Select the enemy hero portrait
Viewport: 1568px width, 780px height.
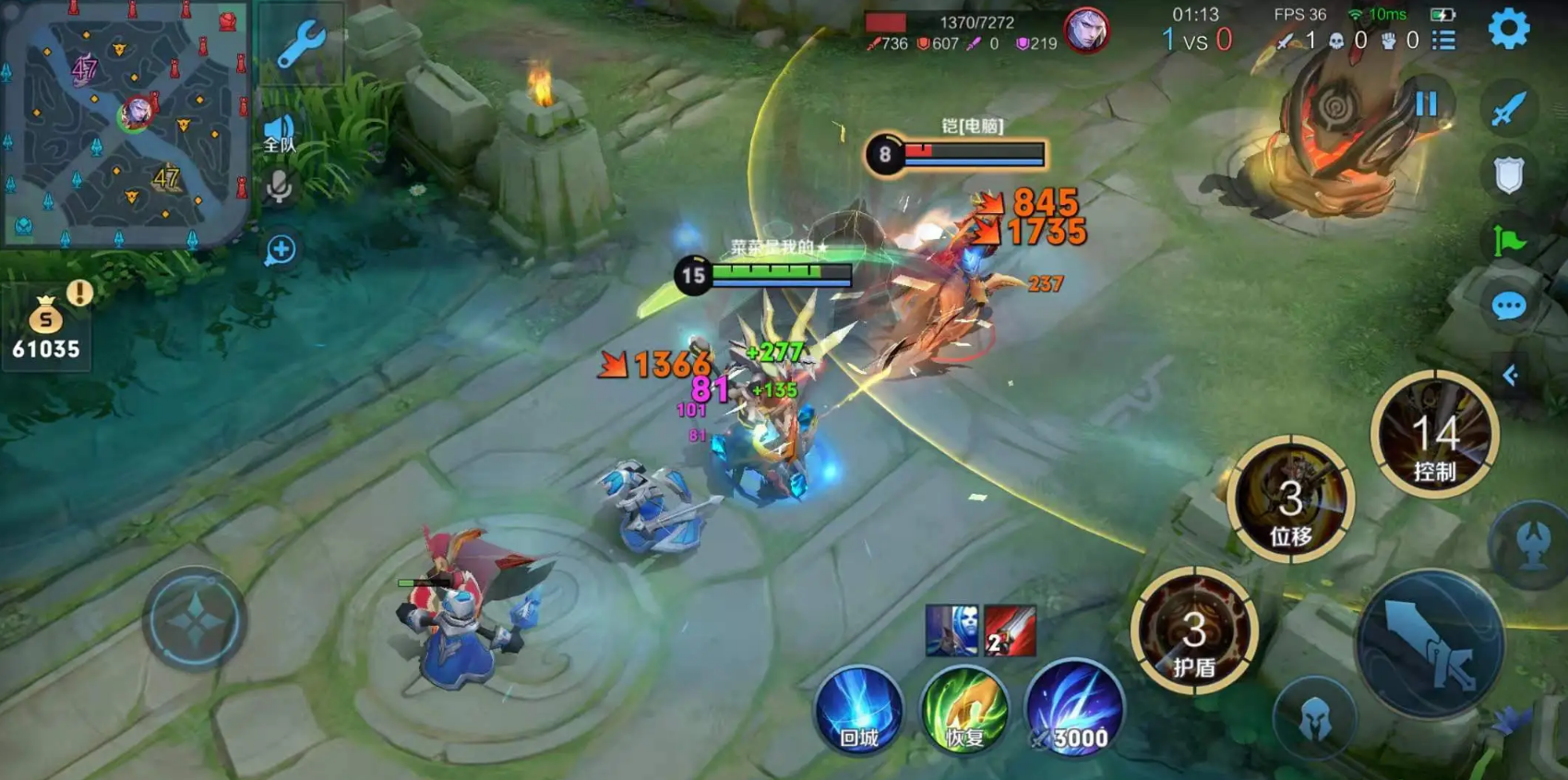tap(1086, 30)
